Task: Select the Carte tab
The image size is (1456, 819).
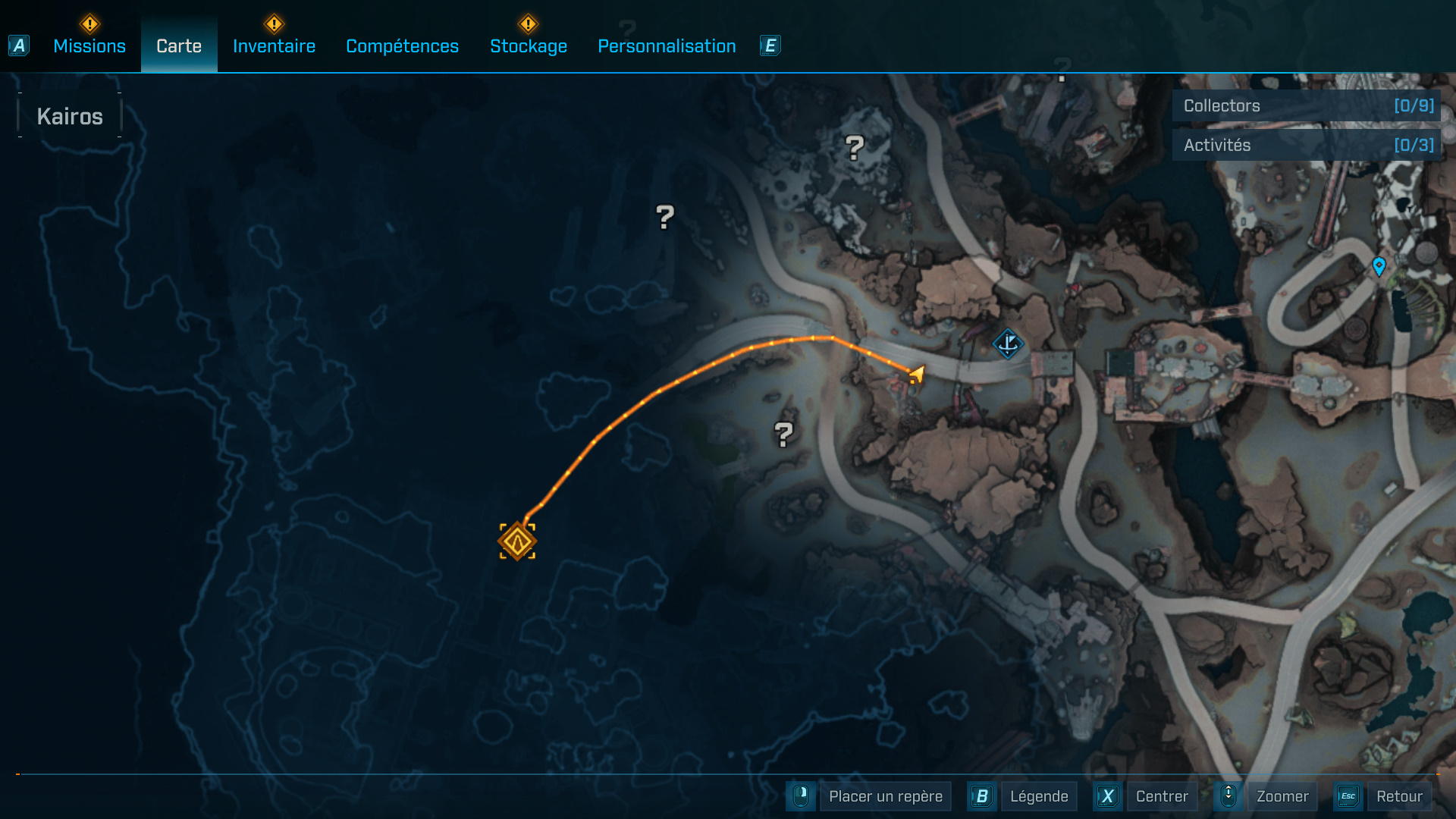Action: pyautogui.click(x=179, y=46)
